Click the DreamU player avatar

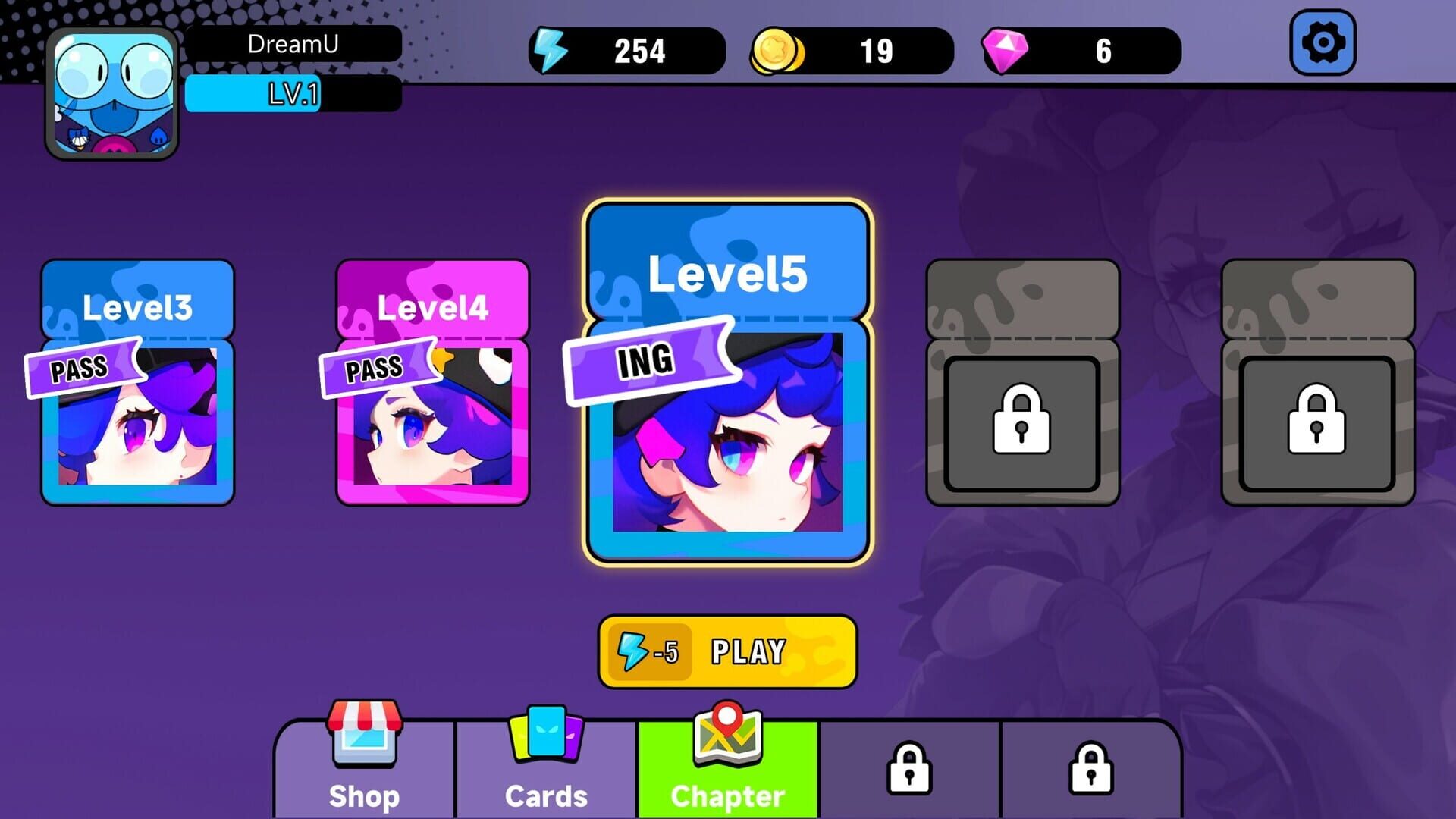111,91
